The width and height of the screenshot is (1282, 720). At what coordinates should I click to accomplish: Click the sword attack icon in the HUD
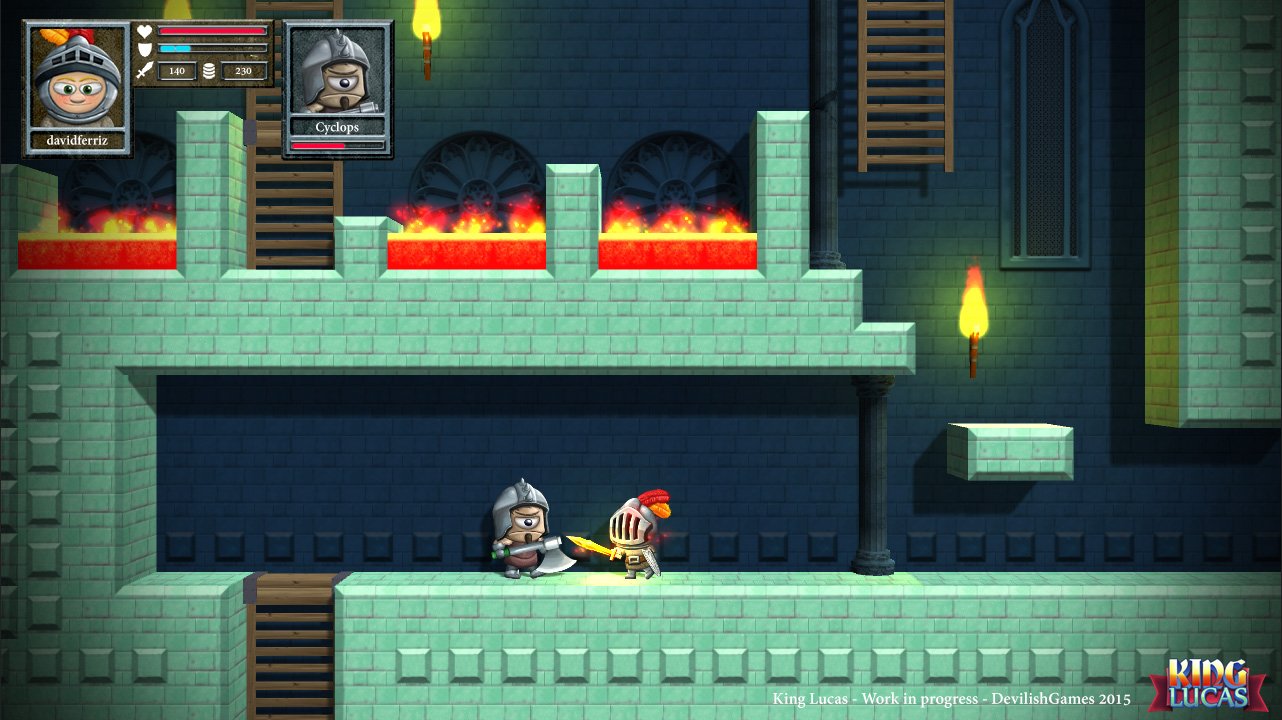(144, 70)
